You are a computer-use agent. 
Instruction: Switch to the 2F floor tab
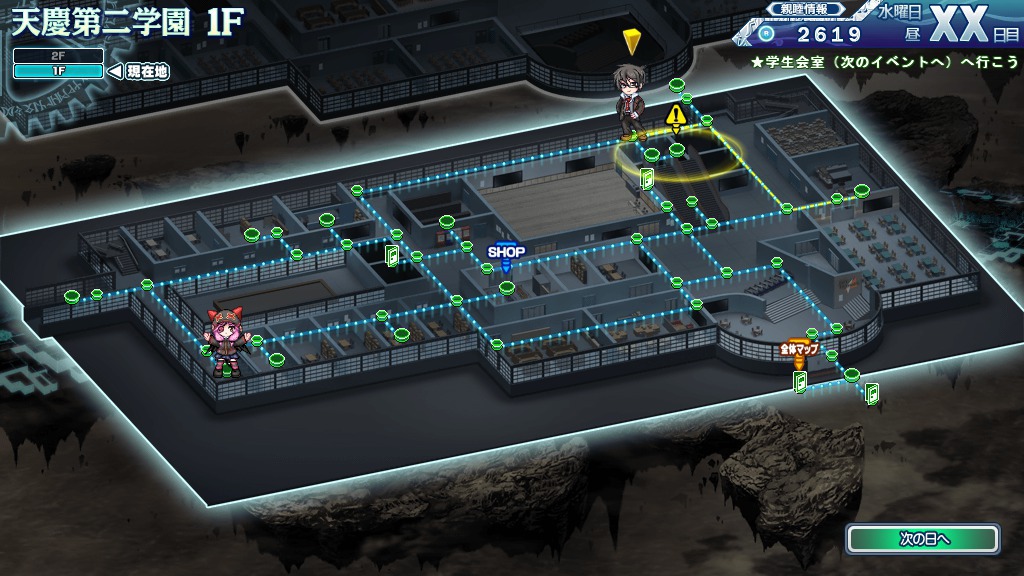58,56
